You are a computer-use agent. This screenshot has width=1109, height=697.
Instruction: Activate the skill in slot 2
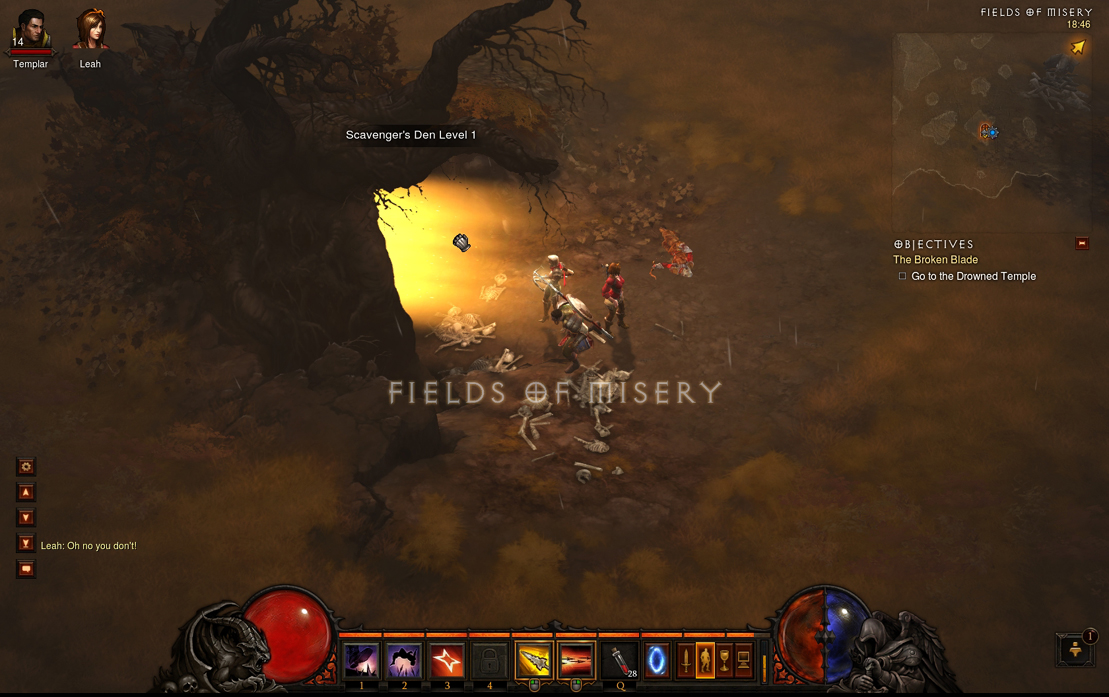404,661
